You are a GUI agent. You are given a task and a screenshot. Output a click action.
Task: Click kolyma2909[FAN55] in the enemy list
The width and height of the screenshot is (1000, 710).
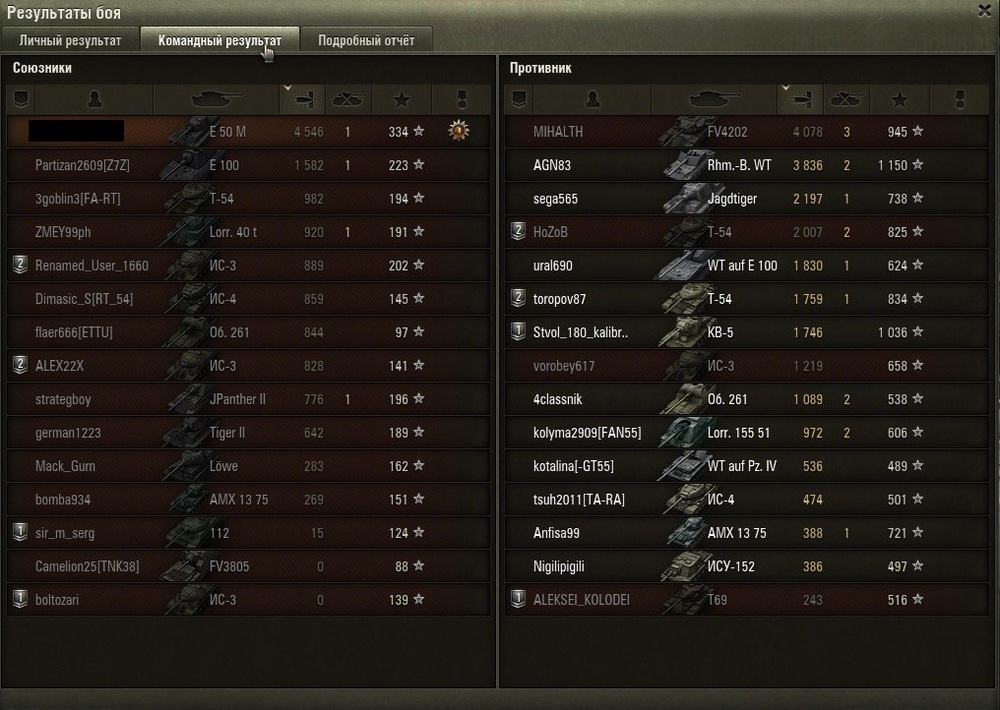(587, 433)
